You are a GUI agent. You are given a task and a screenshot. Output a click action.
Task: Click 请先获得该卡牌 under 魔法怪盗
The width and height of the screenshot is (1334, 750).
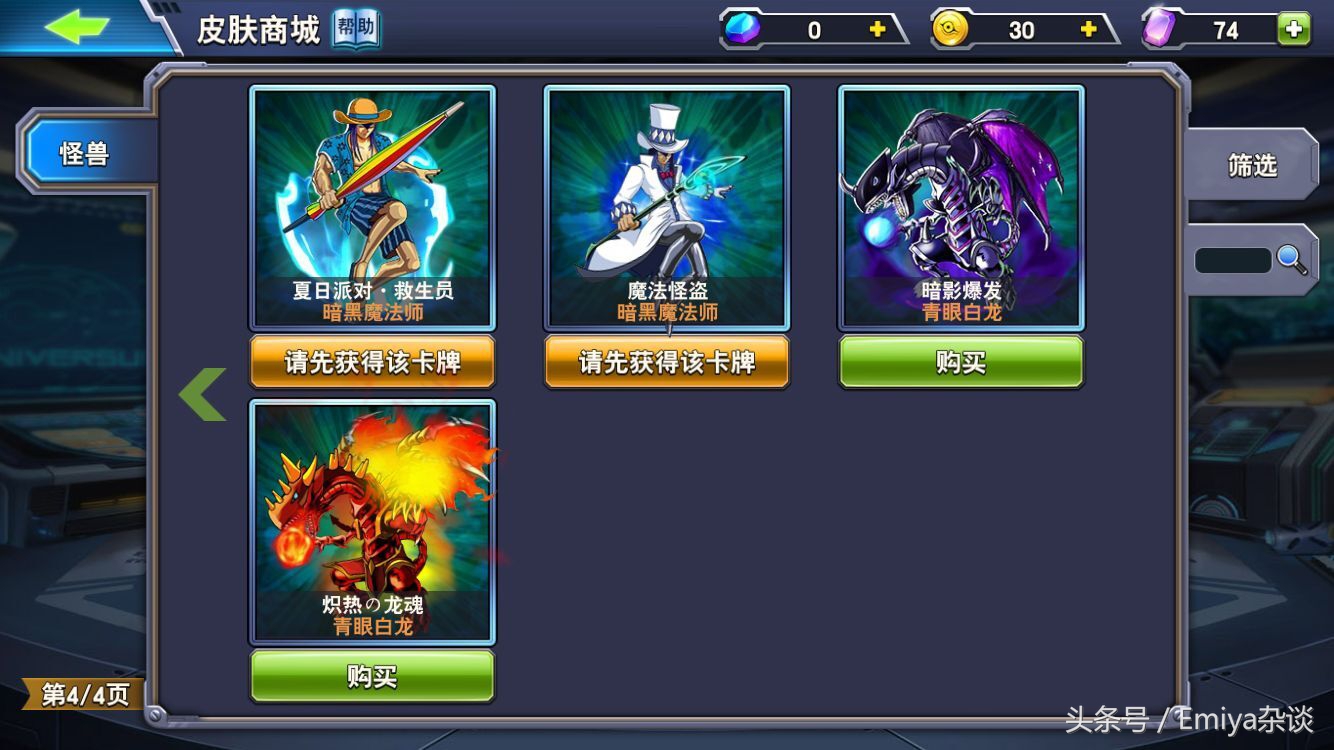(x=667, y=364)
